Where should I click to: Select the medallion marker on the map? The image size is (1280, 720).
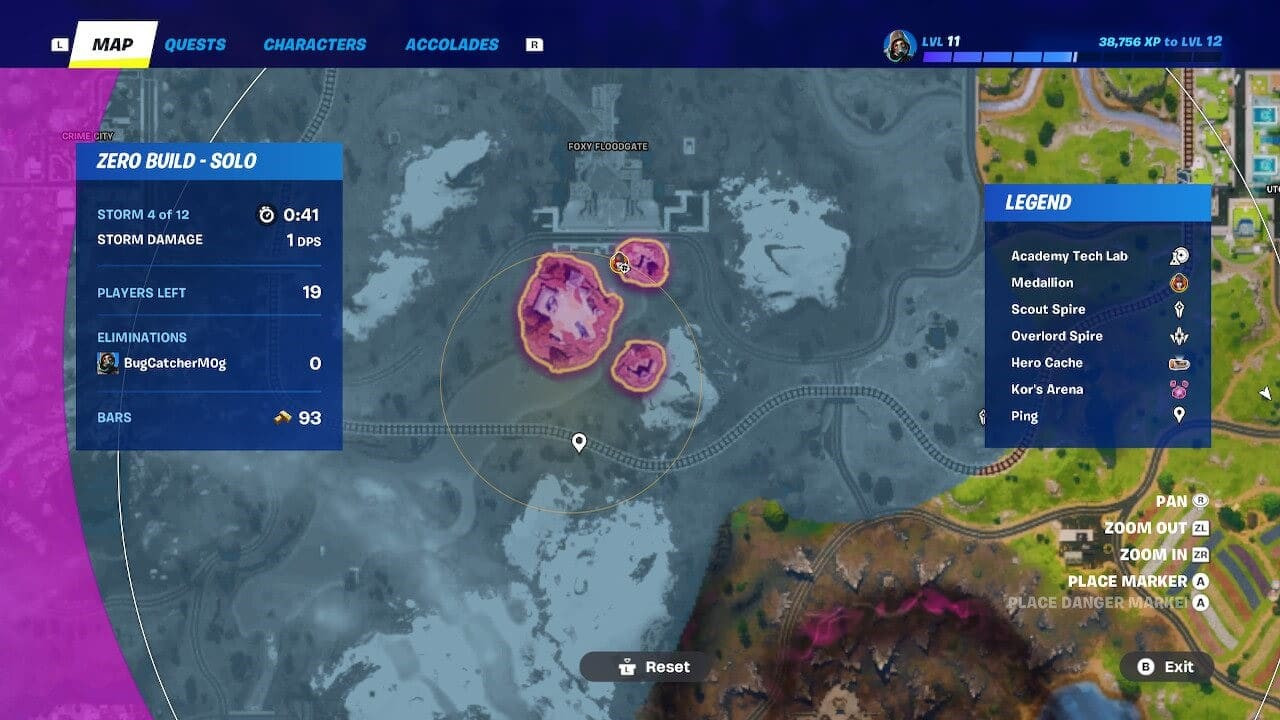pos(620,264)
